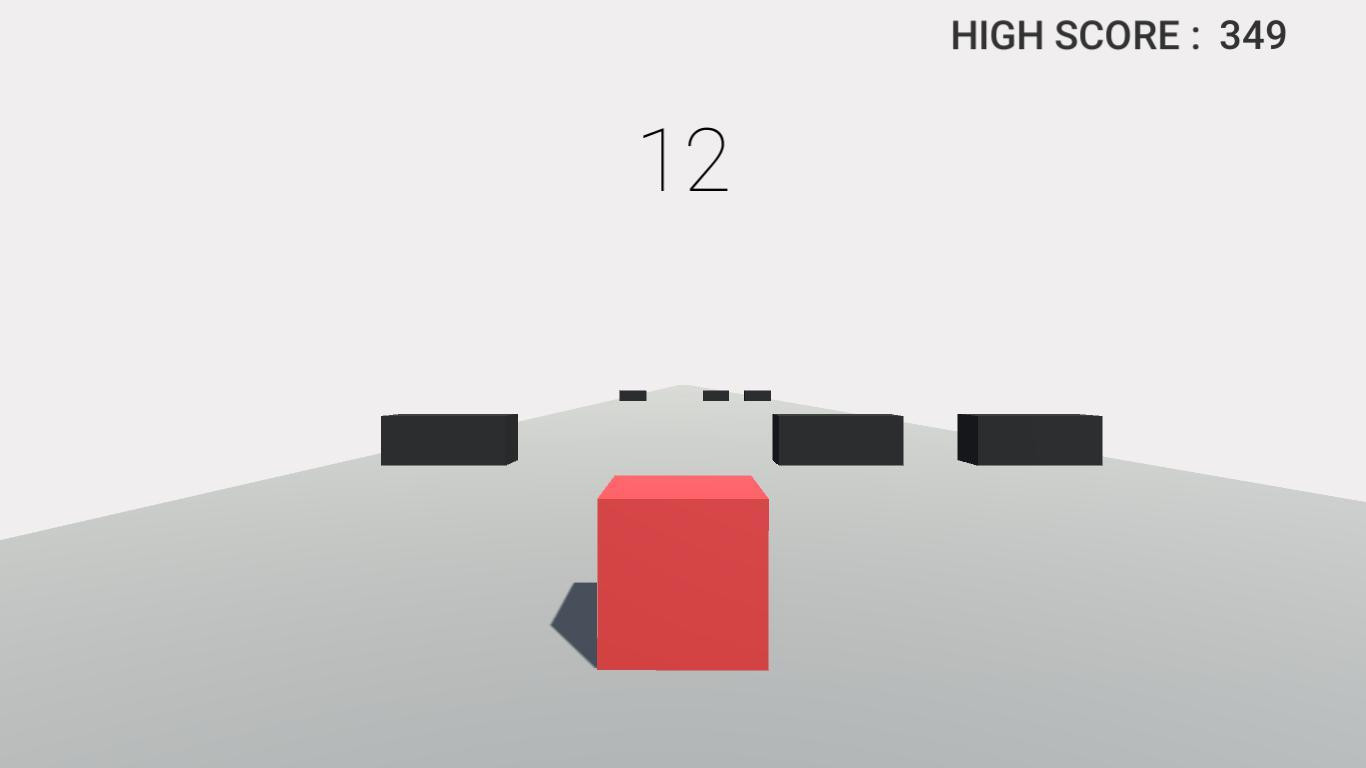The image size is (1366, 768).
Task: Click the shaded side of the rightmost obstacle
Action: (x=968, y=440)
